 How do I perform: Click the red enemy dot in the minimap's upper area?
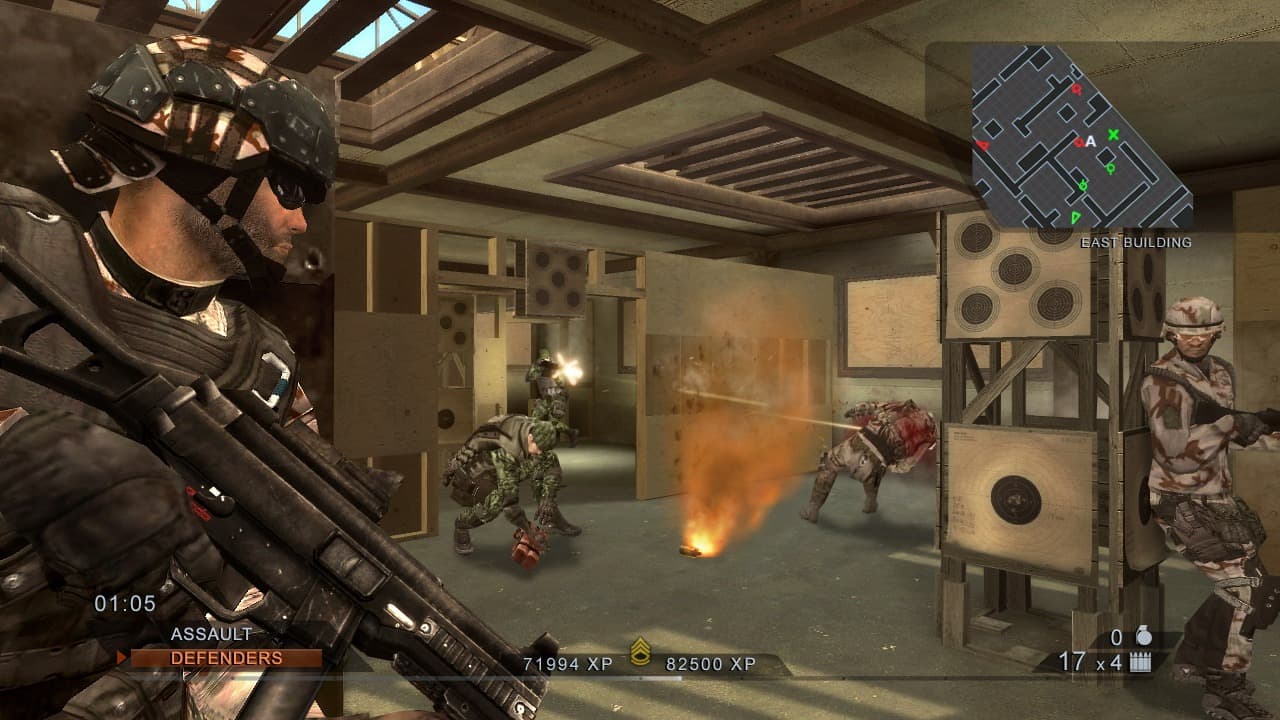click(1076, 89)
